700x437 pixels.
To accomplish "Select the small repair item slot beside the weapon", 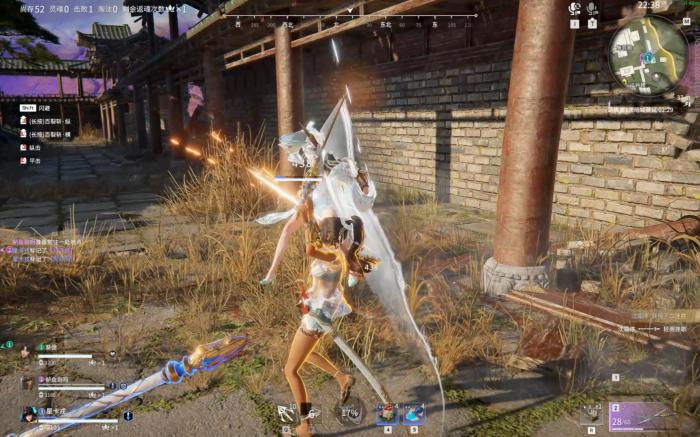I will [592, 412].
